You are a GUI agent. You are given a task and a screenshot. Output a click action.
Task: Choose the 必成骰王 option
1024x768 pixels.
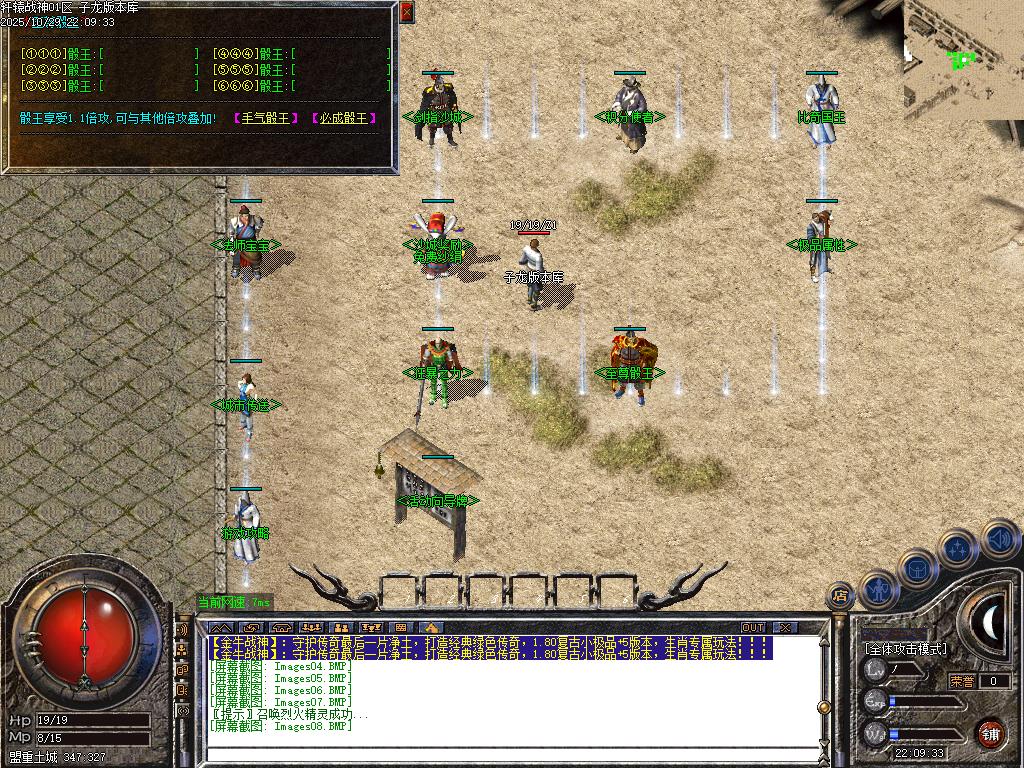(x=344, y=118)
